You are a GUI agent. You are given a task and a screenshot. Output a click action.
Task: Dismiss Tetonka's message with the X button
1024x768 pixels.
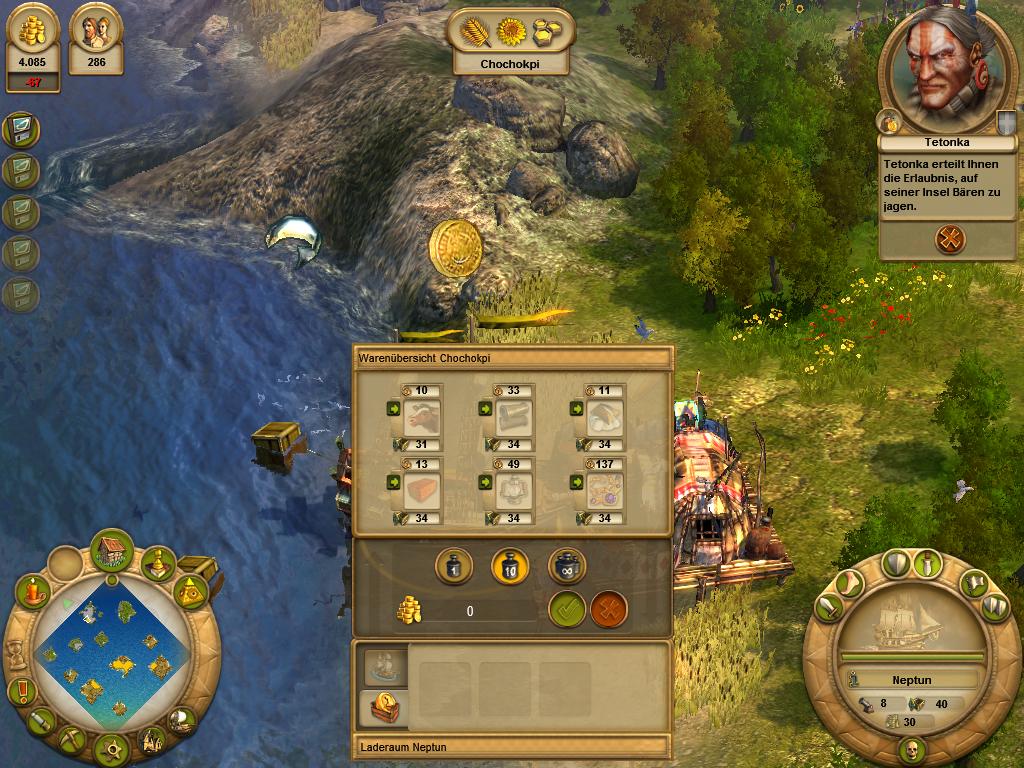coord(950,239)
